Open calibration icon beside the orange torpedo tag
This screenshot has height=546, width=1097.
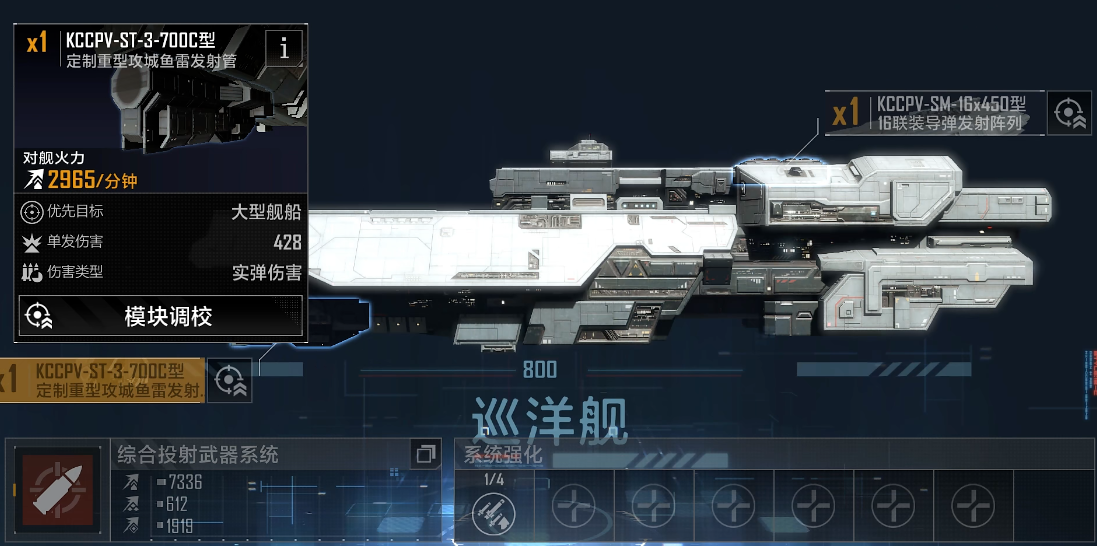click(229, 380)
